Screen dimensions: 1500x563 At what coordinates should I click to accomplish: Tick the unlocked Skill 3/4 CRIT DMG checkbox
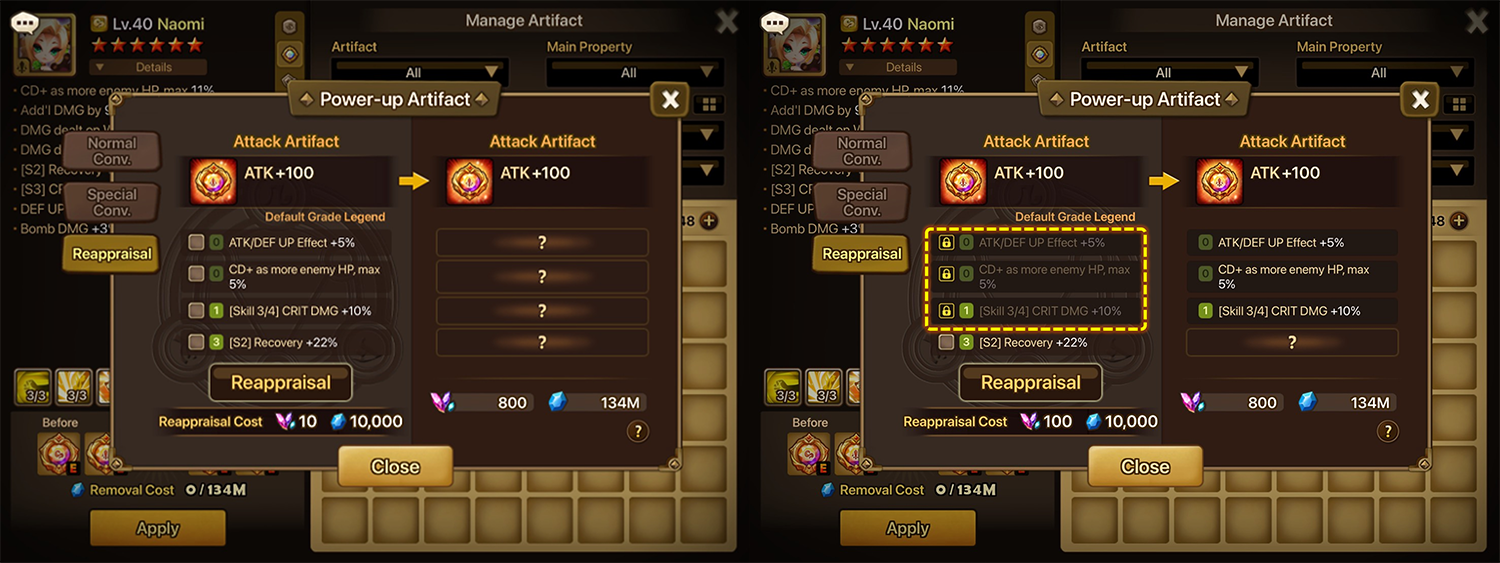click(x=196, y=311)
